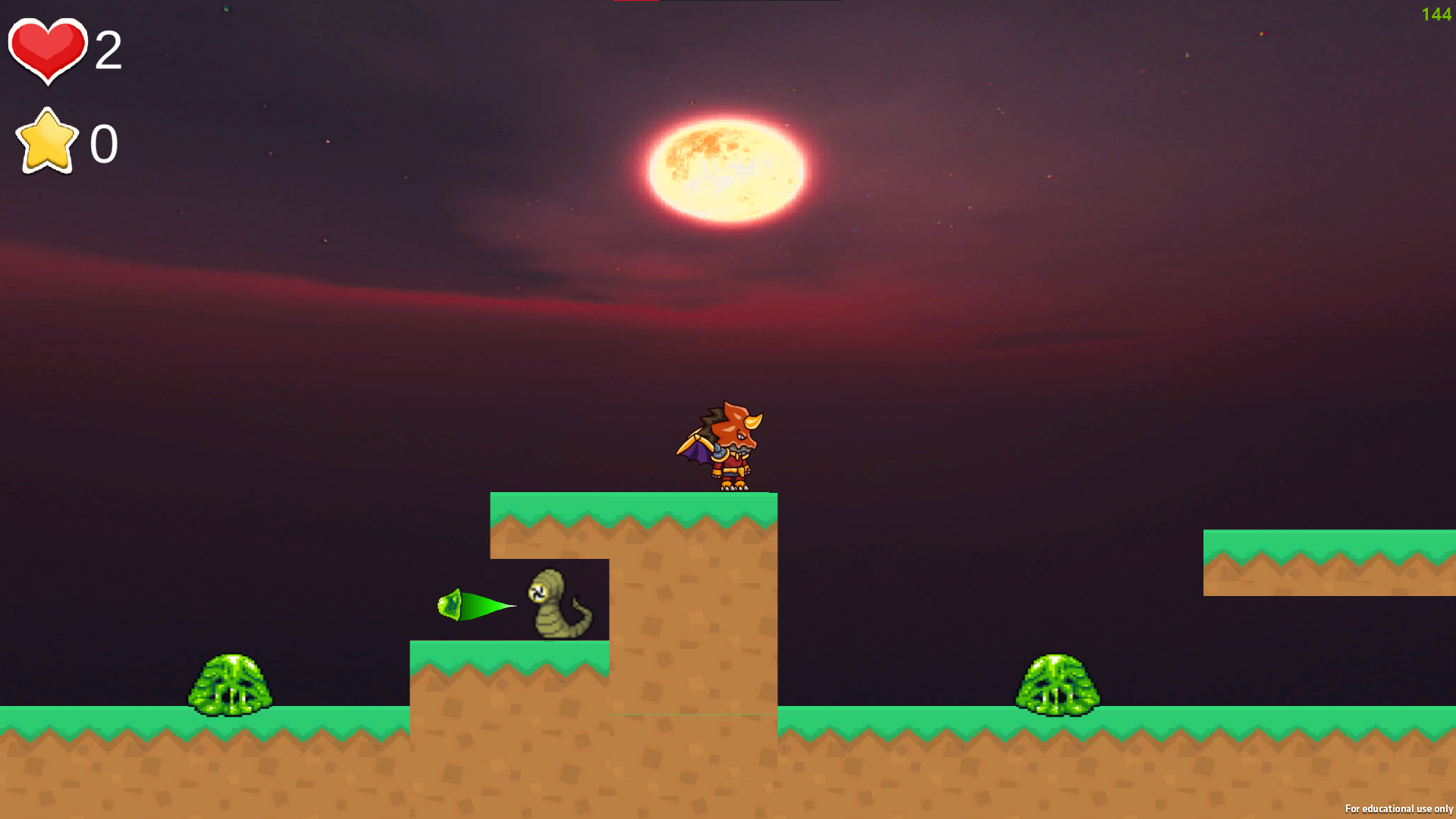Select the star score icon
Screen dimensions: 1456x819
click(47, 140)
